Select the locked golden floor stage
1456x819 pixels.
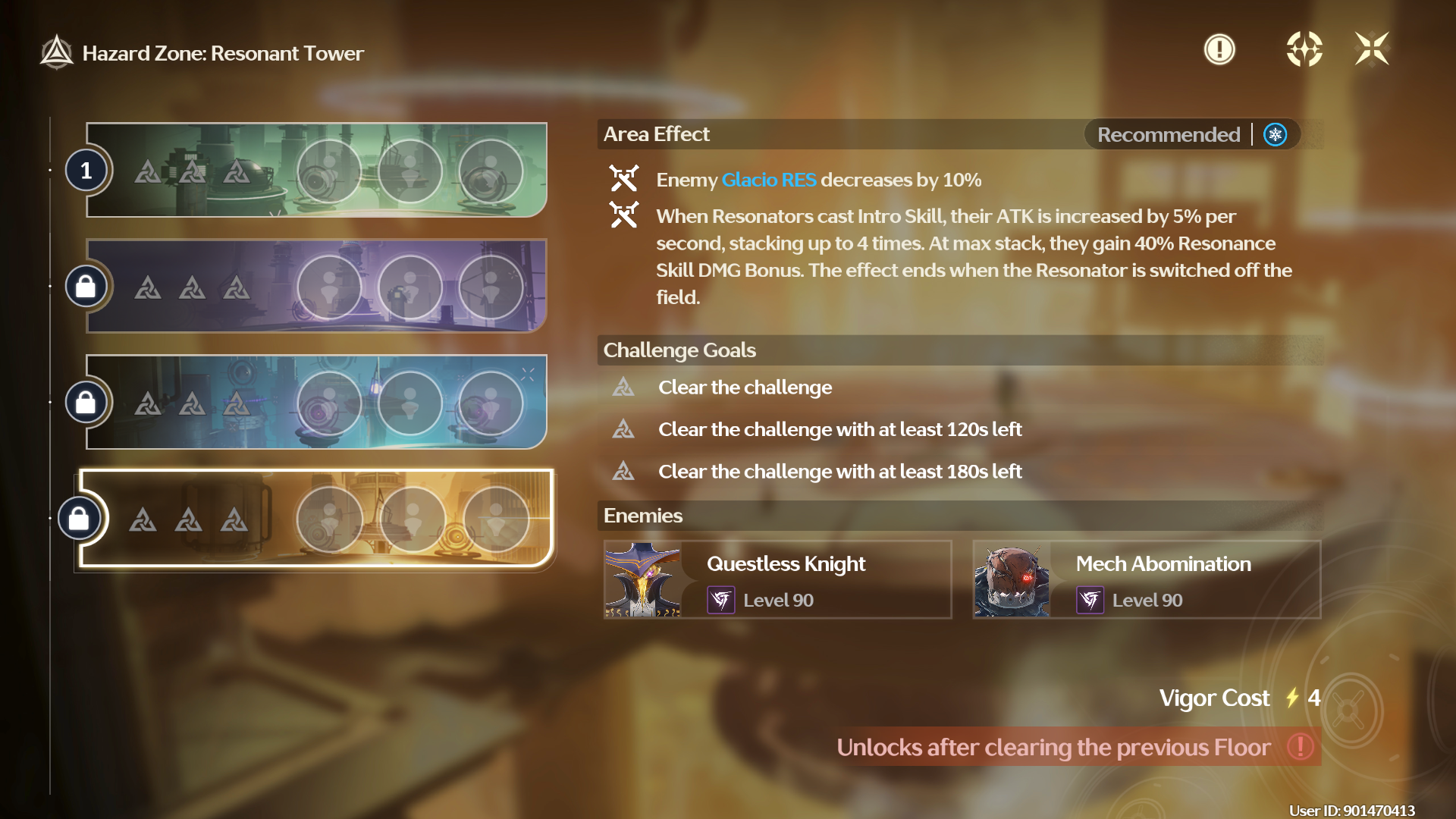(x=316, y=519)
